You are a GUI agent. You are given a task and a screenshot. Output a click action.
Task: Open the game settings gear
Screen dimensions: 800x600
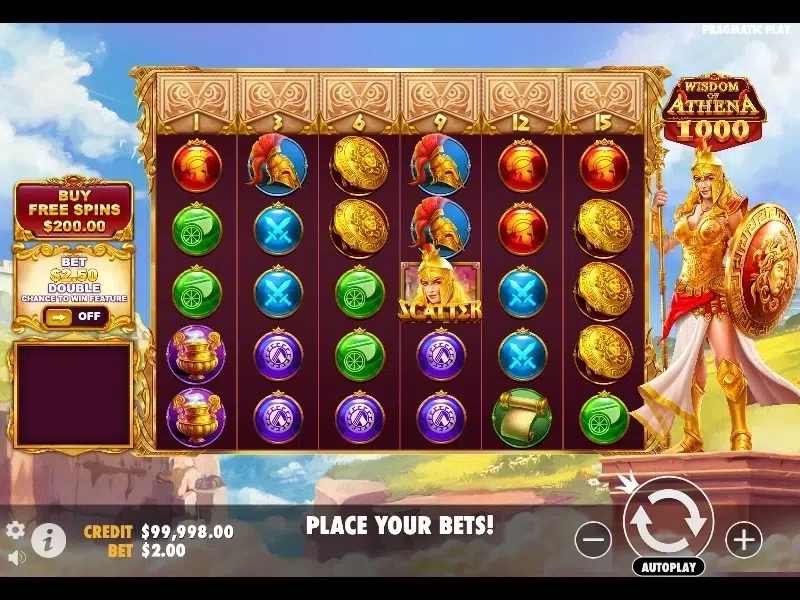(15, 530)
